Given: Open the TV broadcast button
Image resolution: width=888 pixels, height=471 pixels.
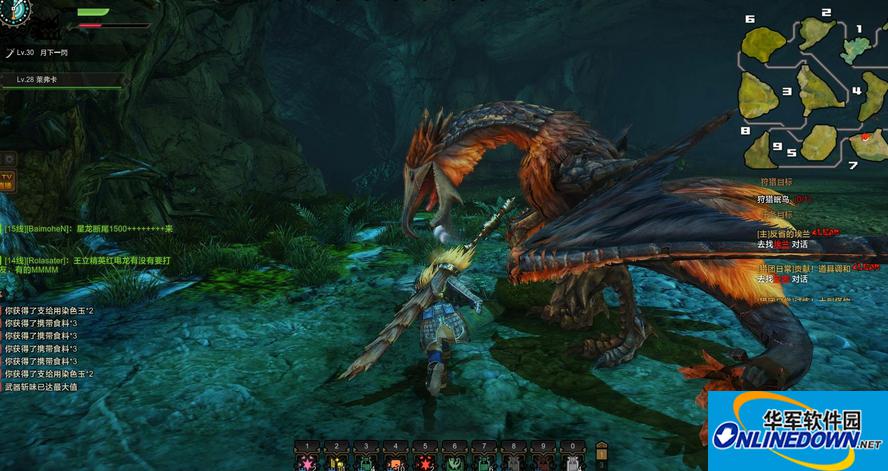Looking at the screenshot, I should click(x=7, y=180).
